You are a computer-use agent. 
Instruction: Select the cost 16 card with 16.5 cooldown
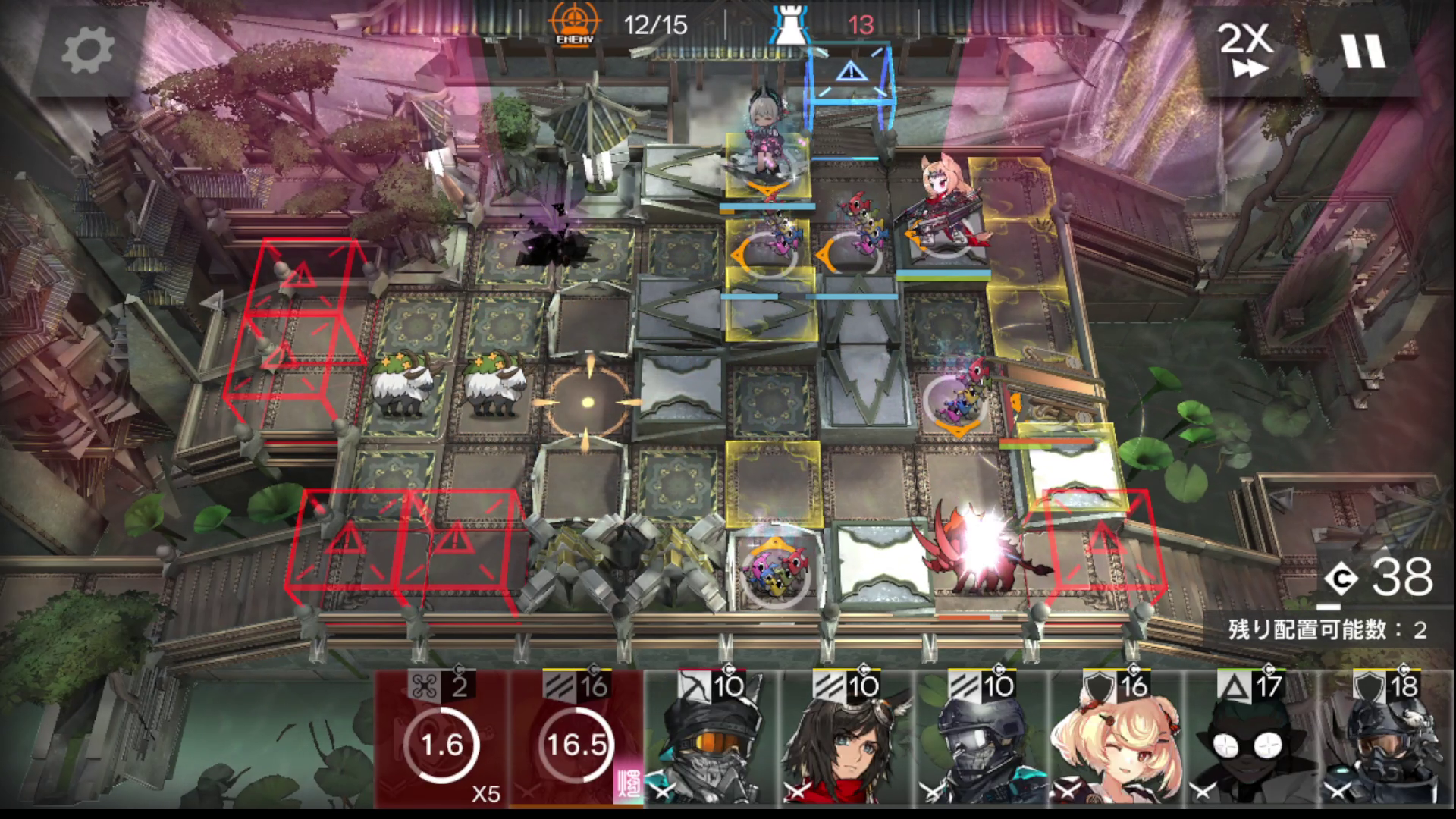coord(577,739)
